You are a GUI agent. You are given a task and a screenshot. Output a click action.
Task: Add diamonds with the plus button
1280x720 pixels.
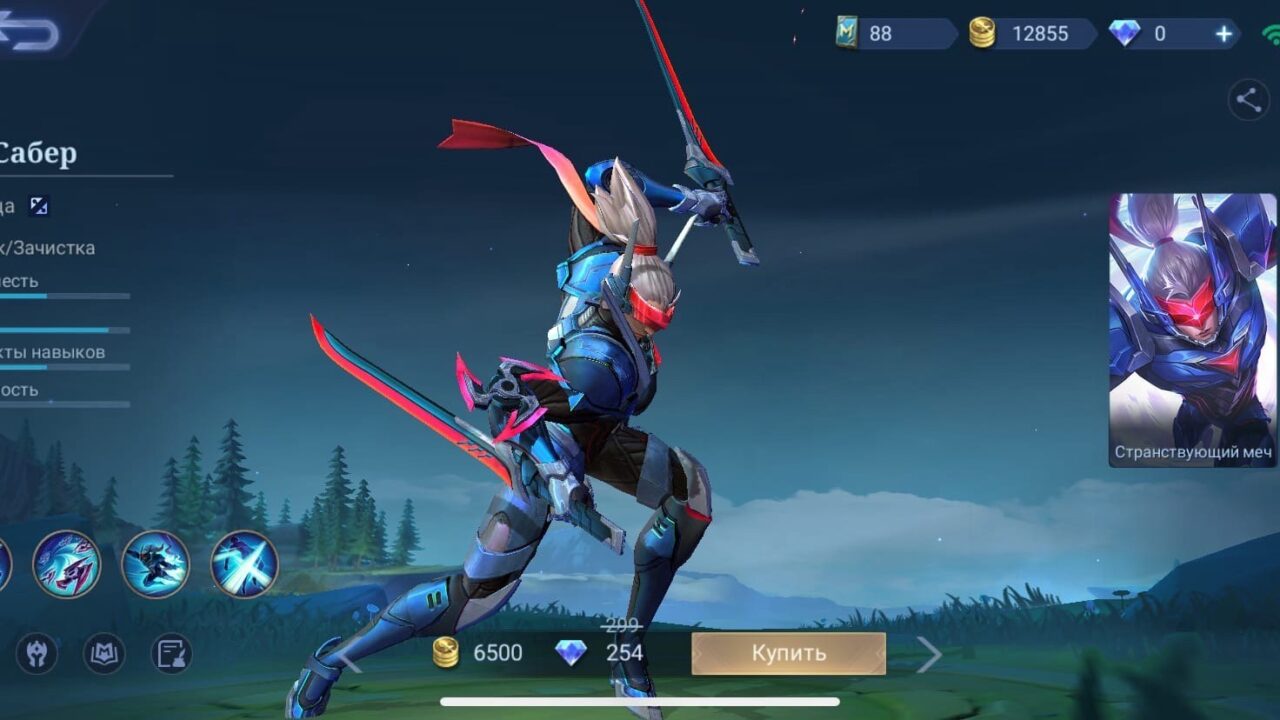point(1223,34)
